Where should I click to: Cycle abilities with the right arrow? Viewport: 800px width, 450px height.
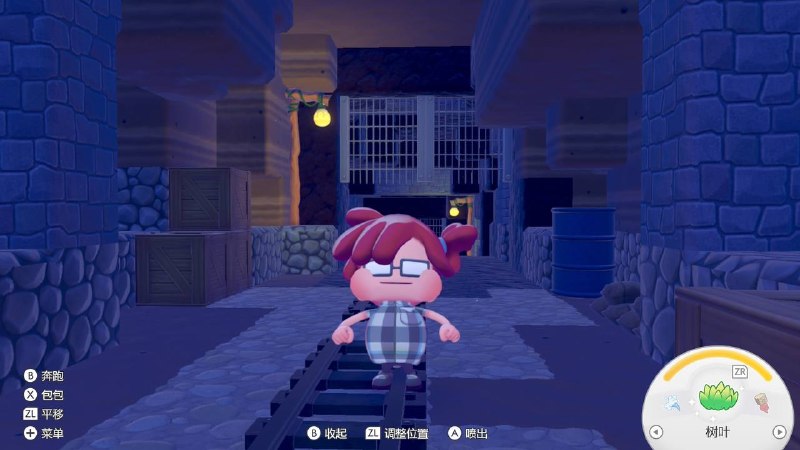pyautogui.click(x=779, y=432)
